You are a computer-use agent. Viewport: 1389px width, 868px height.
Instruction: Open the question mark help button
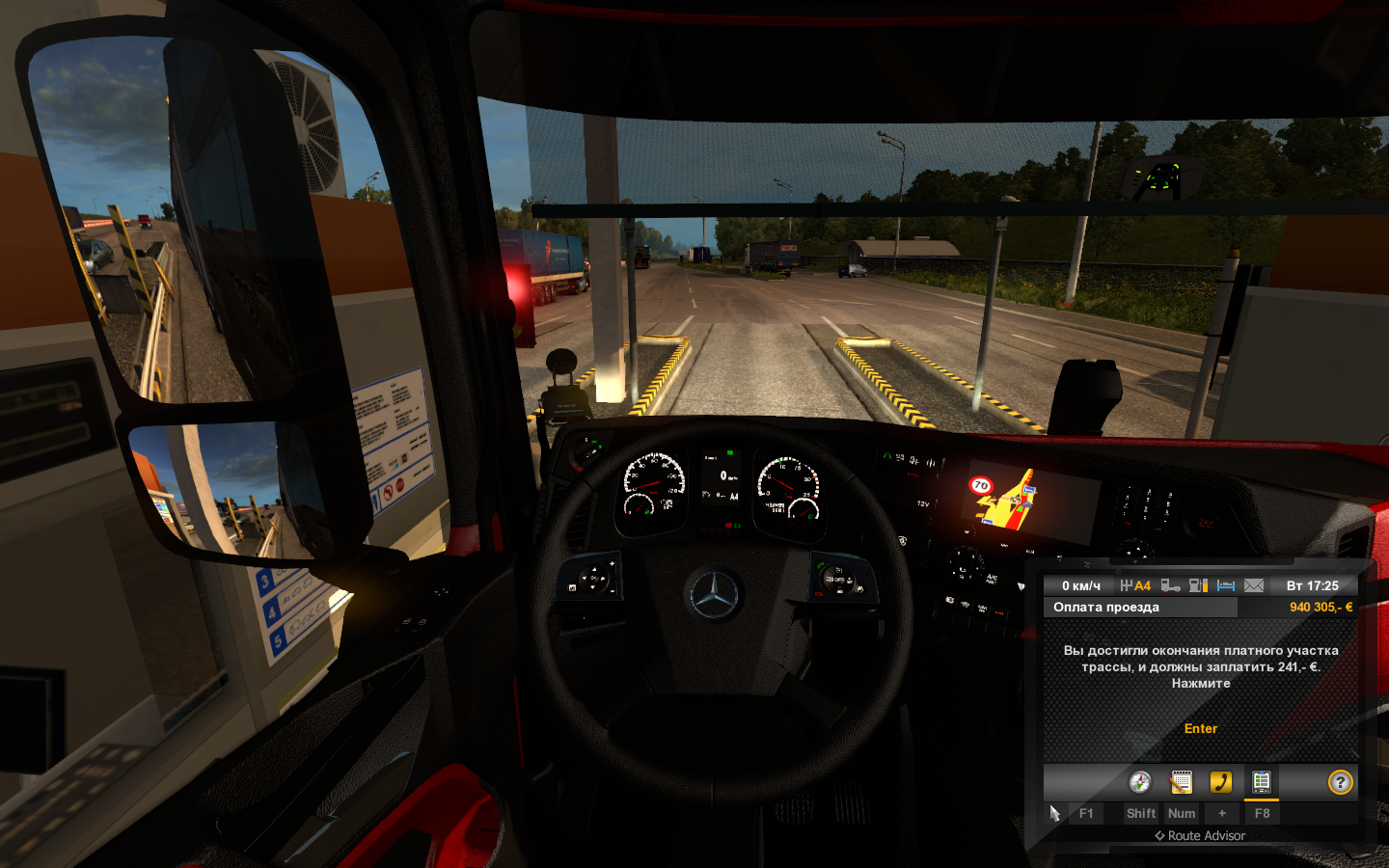coord(1340,782)
